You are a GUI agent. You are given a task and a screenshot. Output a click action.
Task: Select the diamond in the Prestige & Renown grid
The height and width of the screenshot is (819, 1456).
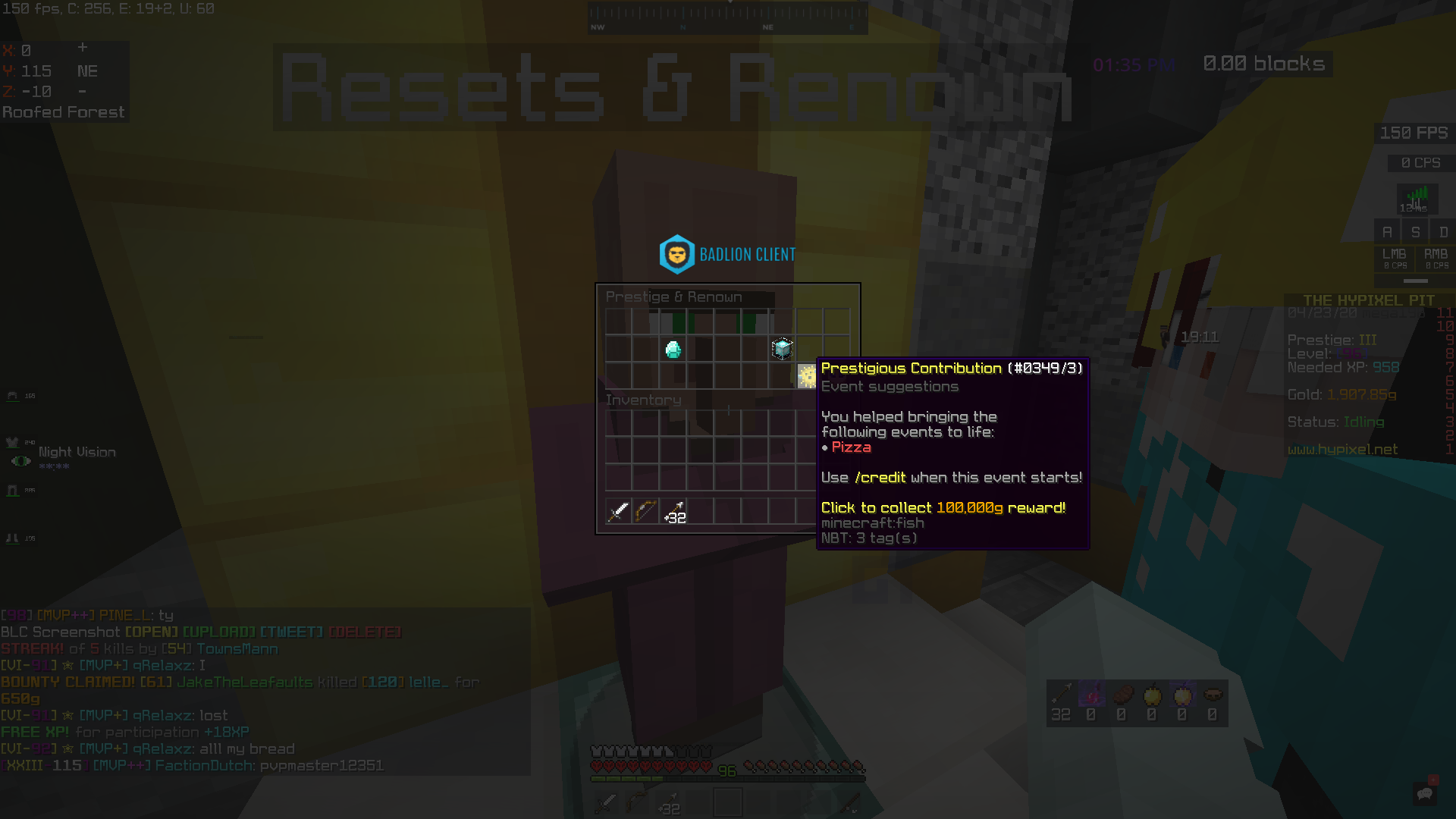(x=672, y=349)
